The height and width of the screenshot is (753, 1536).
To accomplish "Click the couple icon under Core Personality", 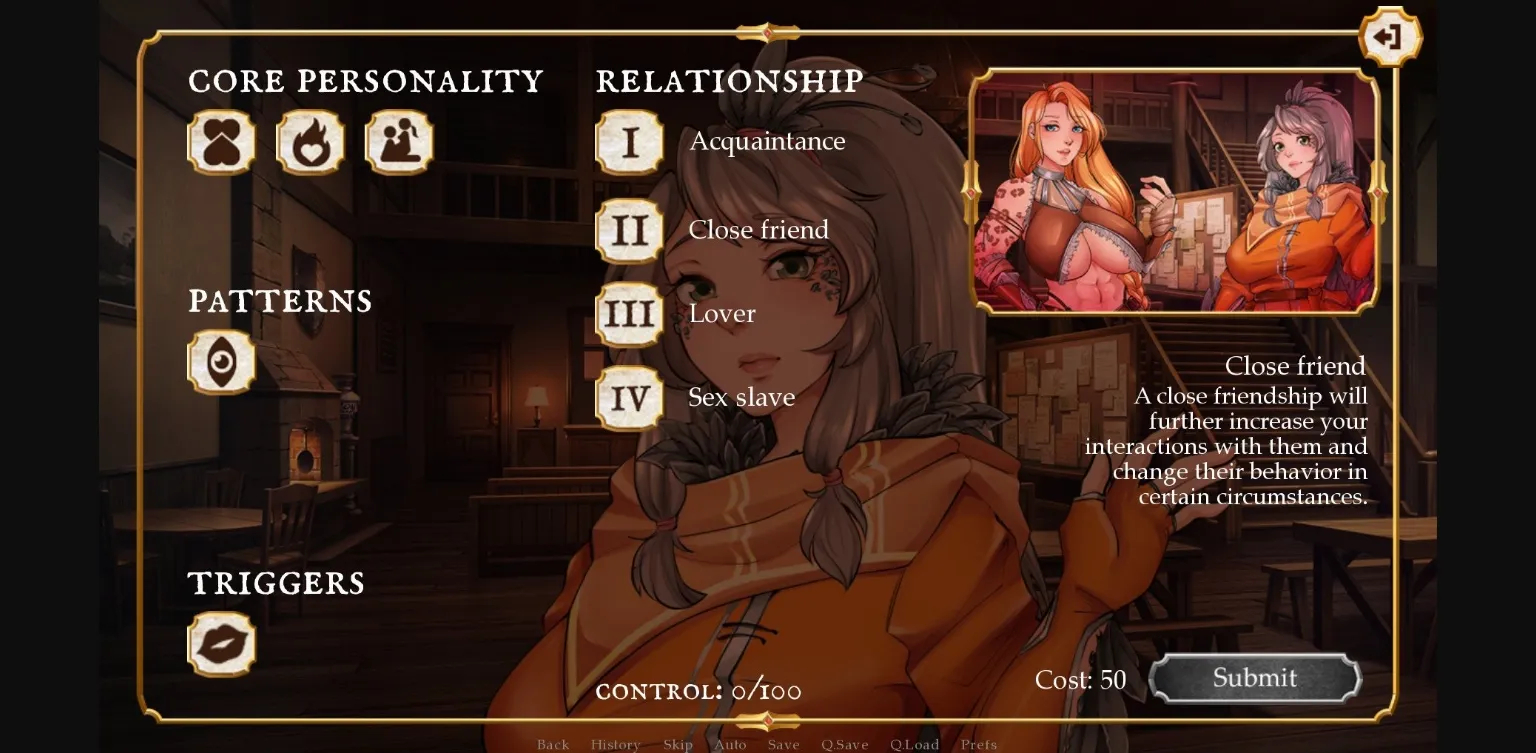I will pyautogui.click(x=398, y=143).
